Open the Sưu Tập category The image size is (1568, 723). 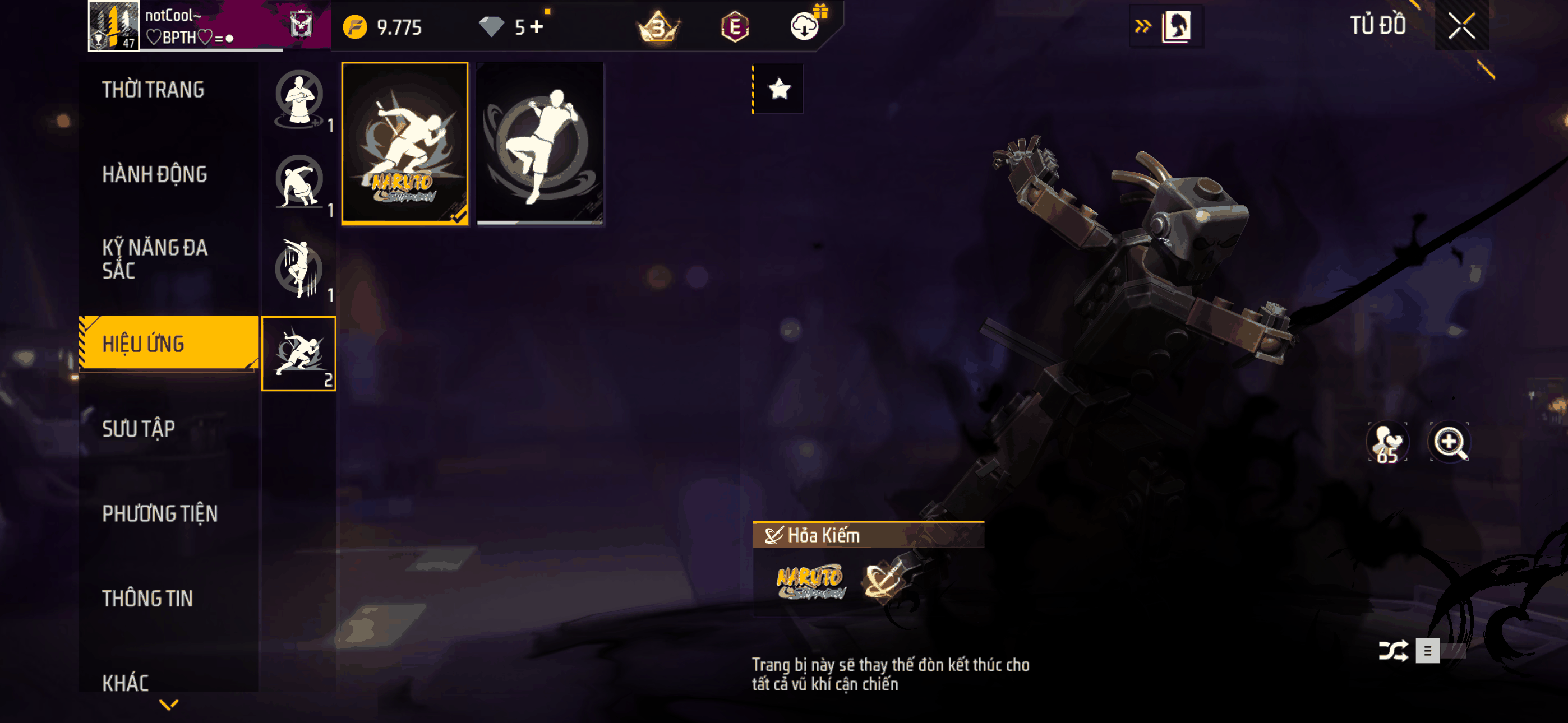(139, 428)
